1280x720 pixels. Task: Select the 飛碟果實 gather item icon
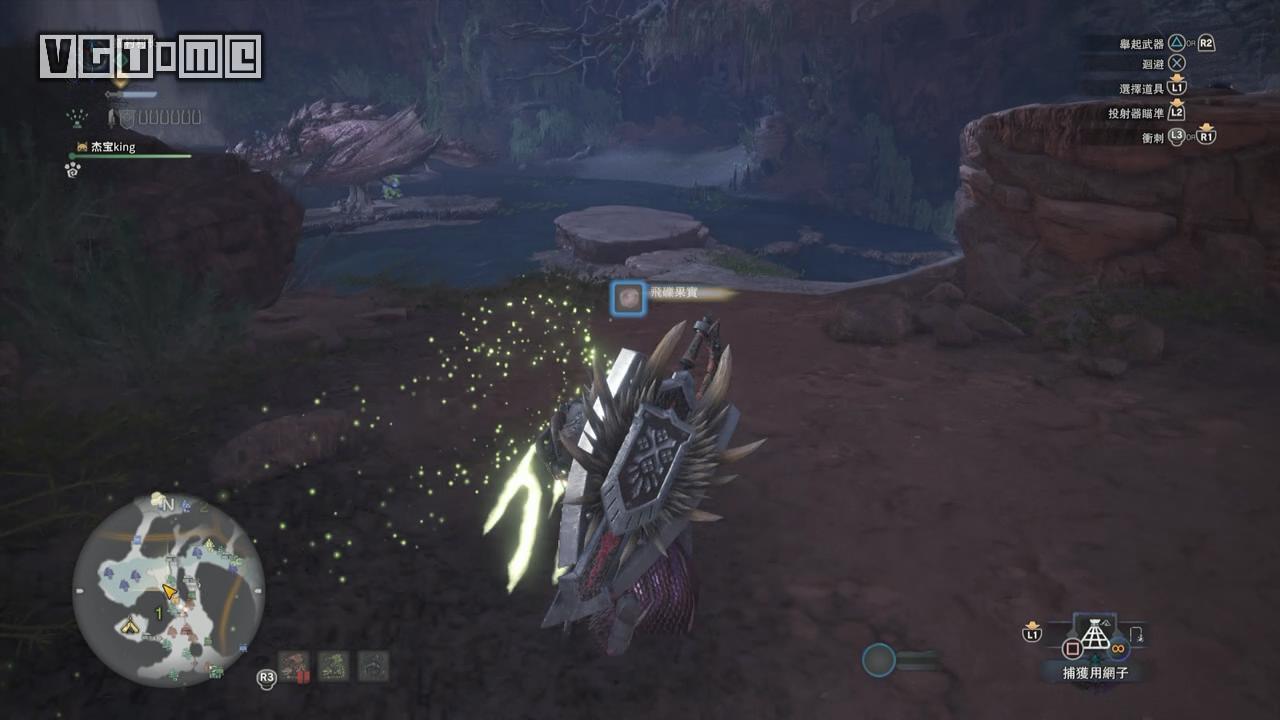tap(628, 297)
